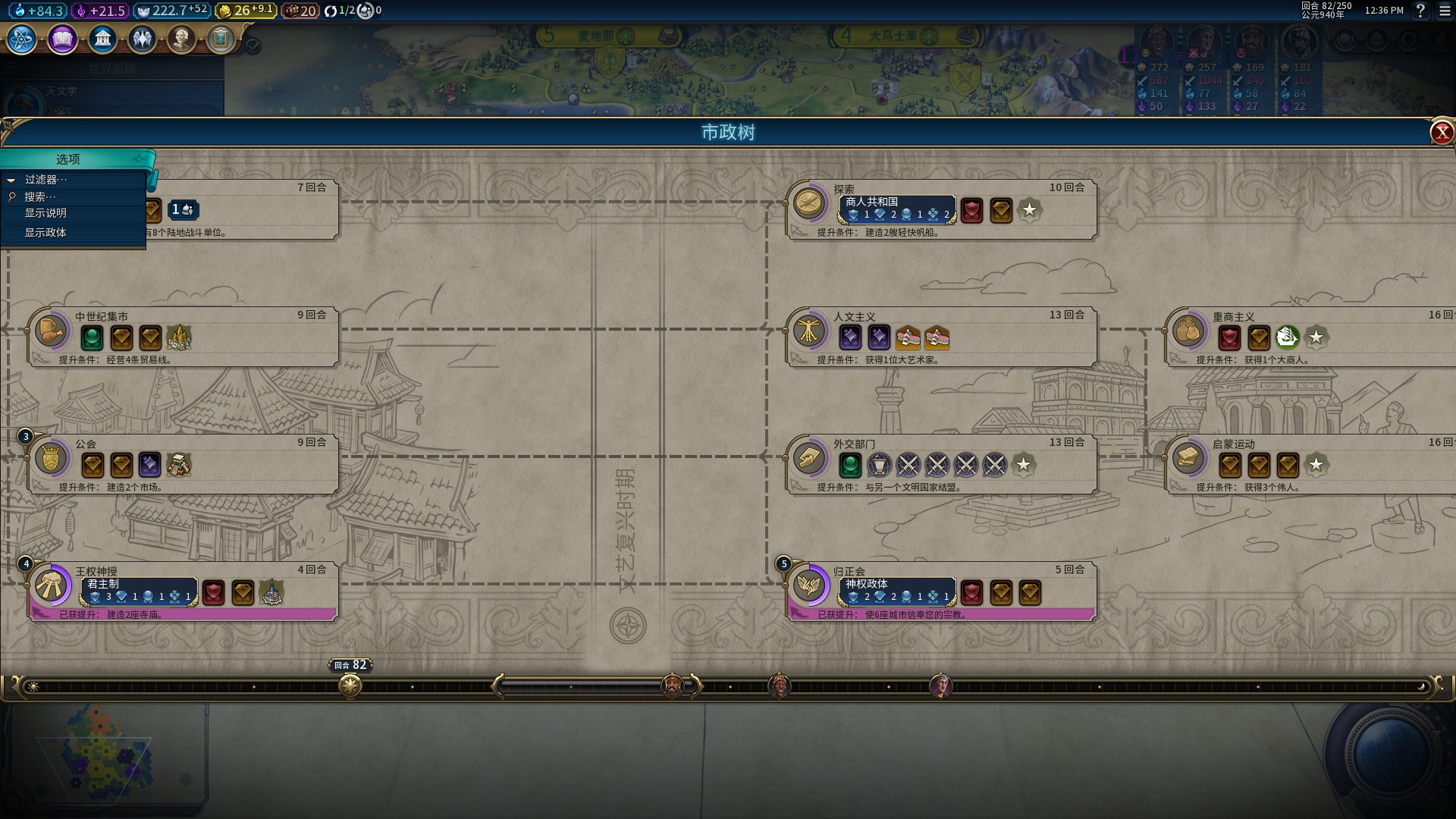
Task: Close the civics tree window
Action: tap(1441, 133)
